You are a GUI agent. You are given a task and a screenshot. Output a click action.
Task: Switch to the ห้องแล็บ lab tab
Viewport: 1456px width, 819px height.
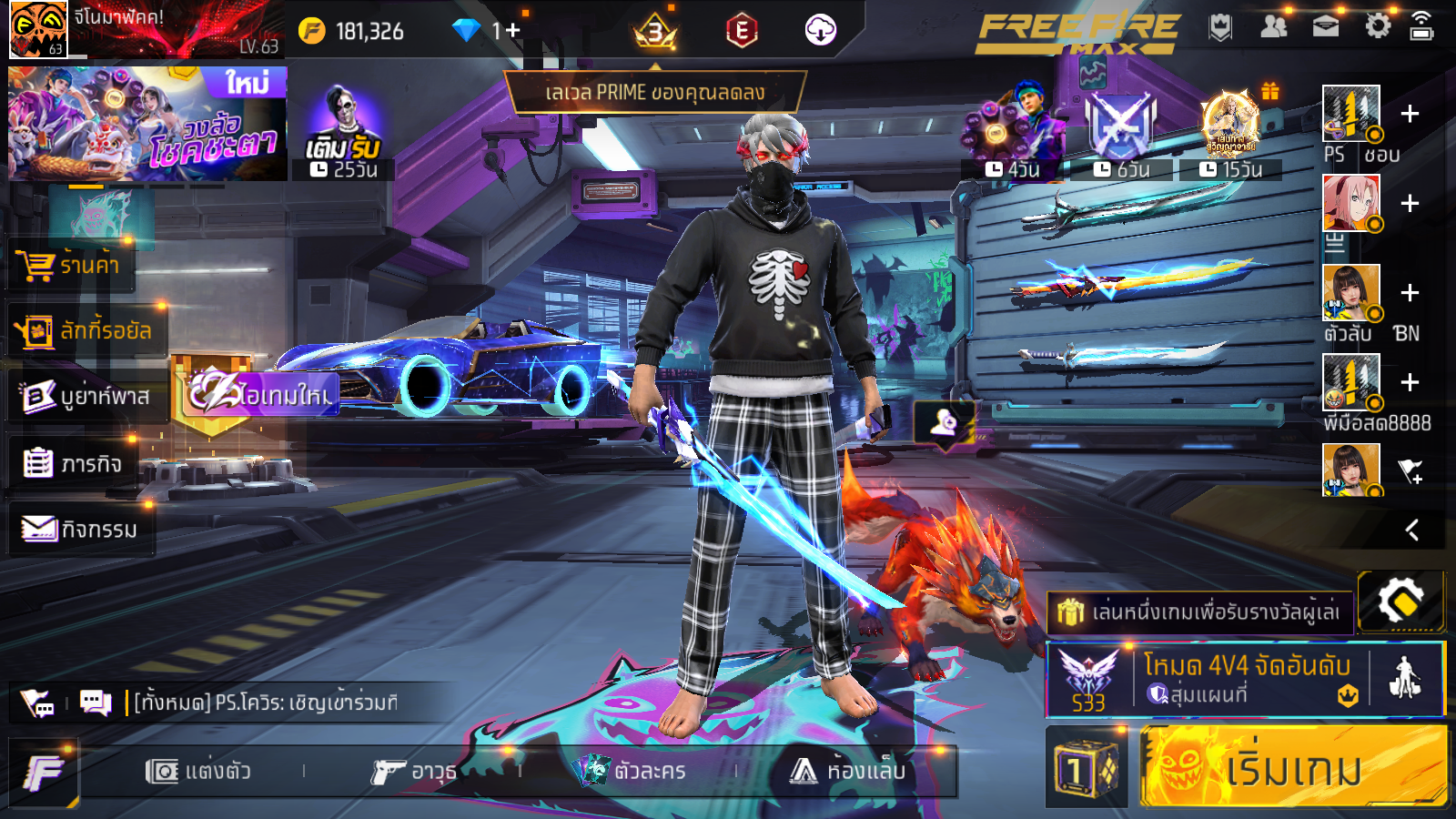point(848,772)
